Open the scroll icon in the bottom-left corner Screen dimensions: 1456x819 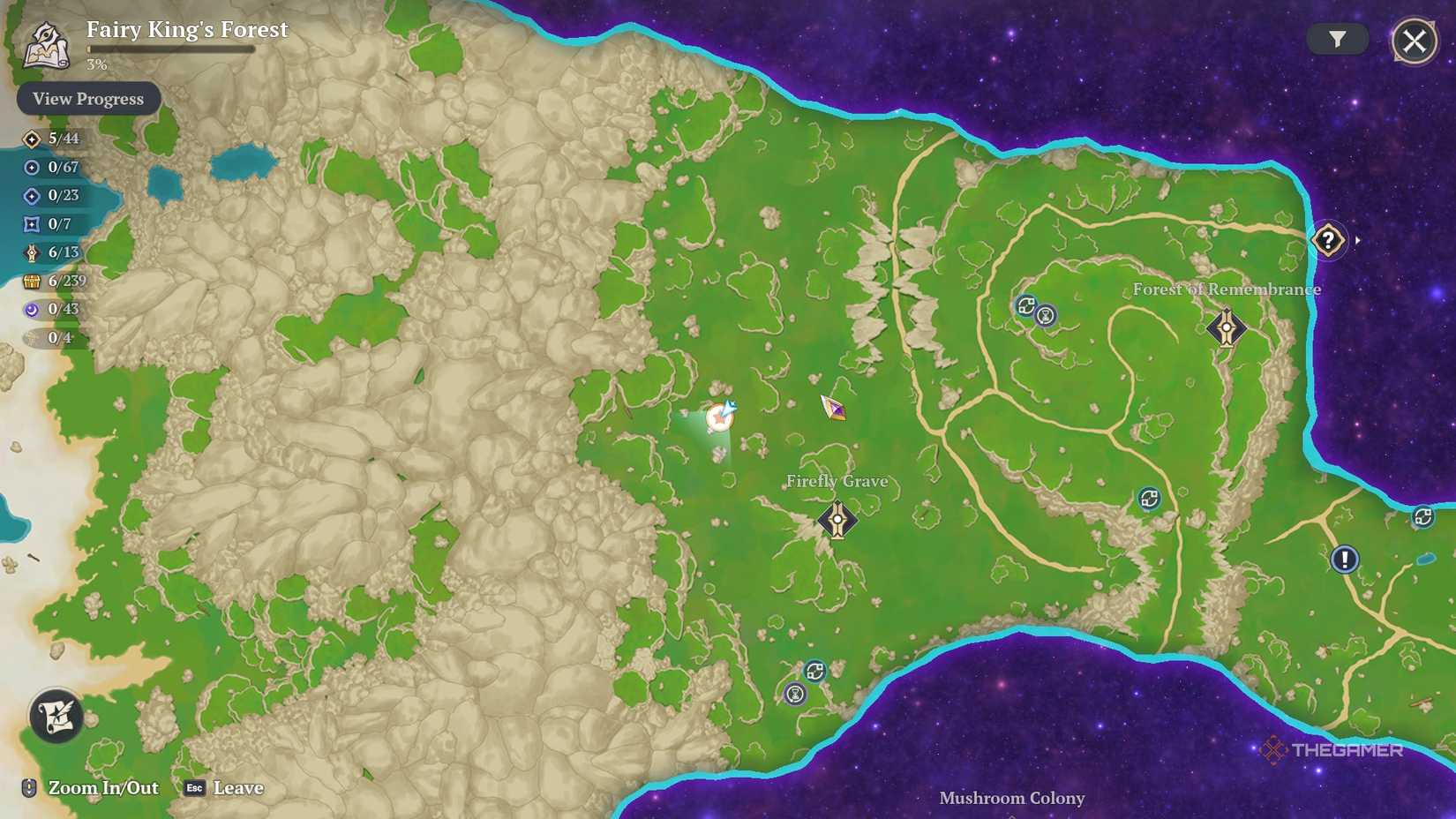point(55,718)
